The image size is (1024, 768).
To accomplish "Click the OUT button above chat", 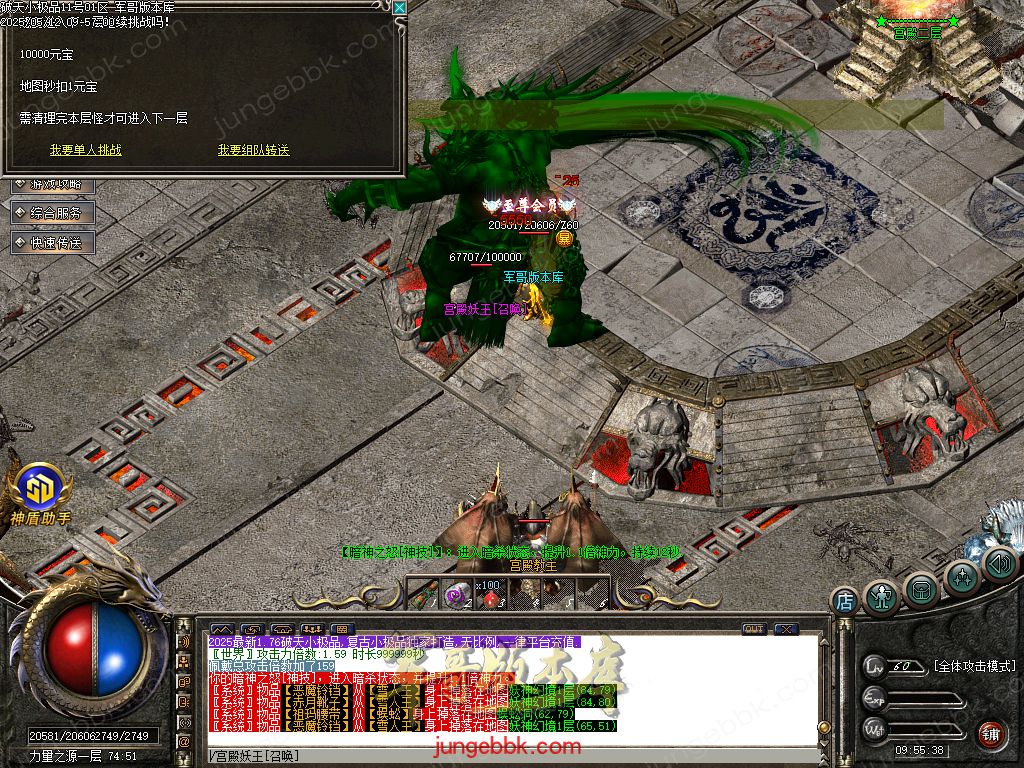I will [x=754, y=629].
